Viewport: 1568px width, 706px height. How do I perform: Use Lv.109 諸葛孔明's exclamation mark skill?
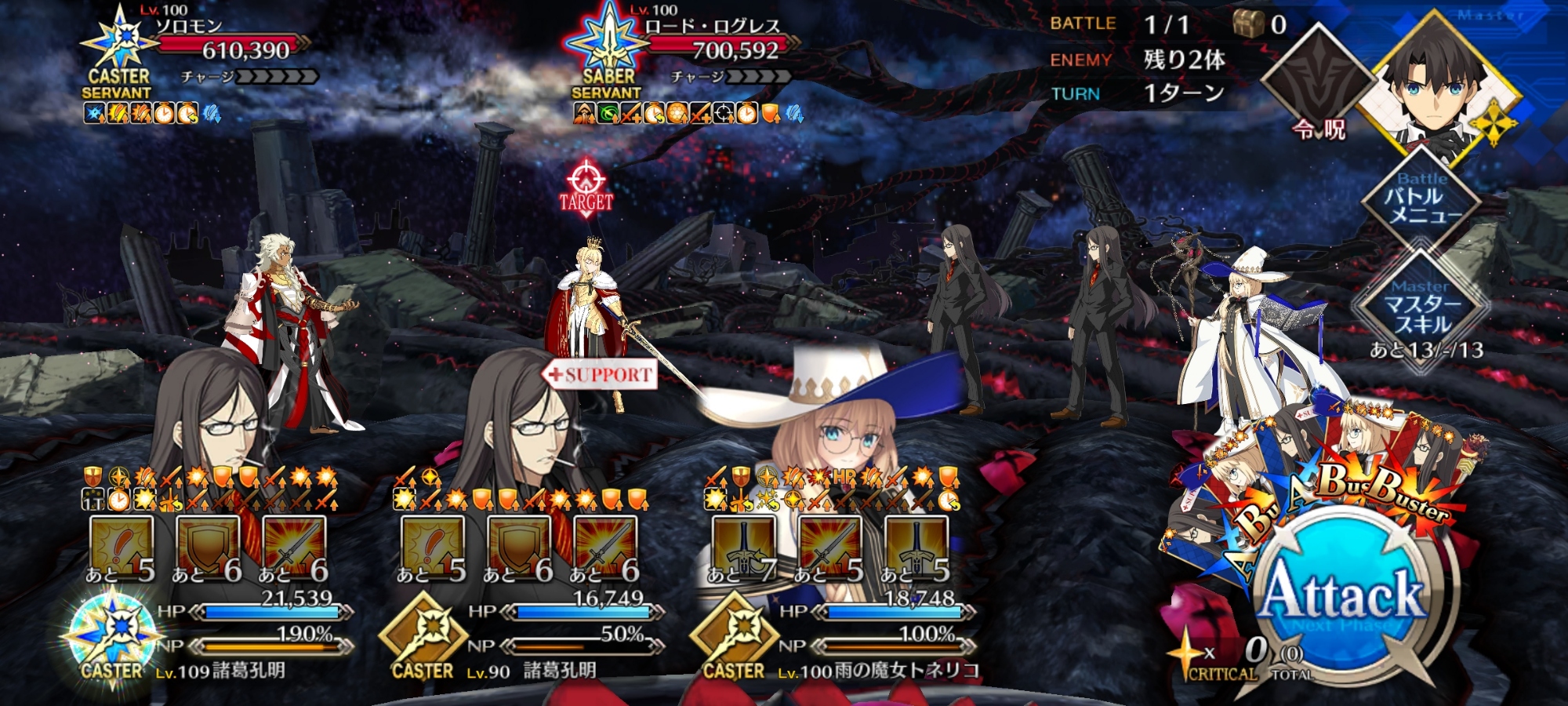pos(122,547)
